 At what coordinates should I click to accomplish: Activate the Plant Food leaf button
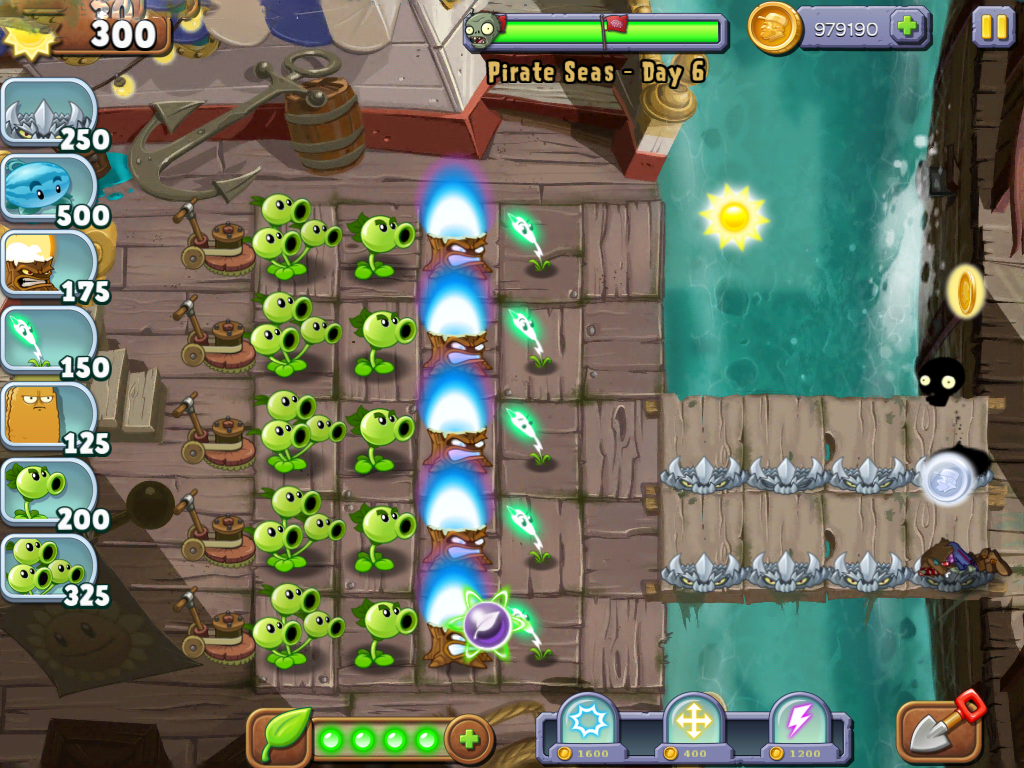pos(283,738)
